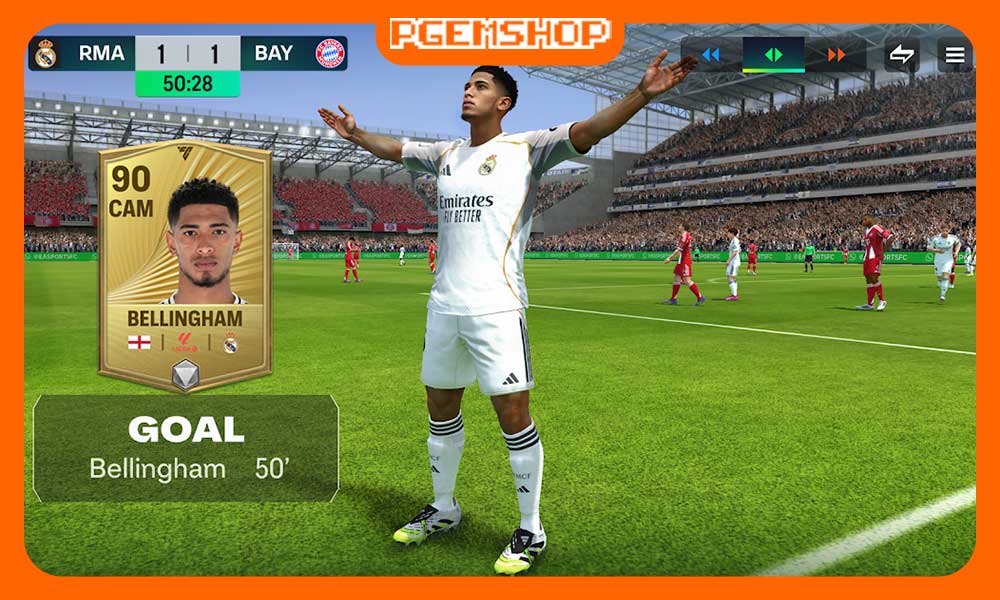
Task: Click the PGEMSHOP logo banner
Action: coord(499,33)
